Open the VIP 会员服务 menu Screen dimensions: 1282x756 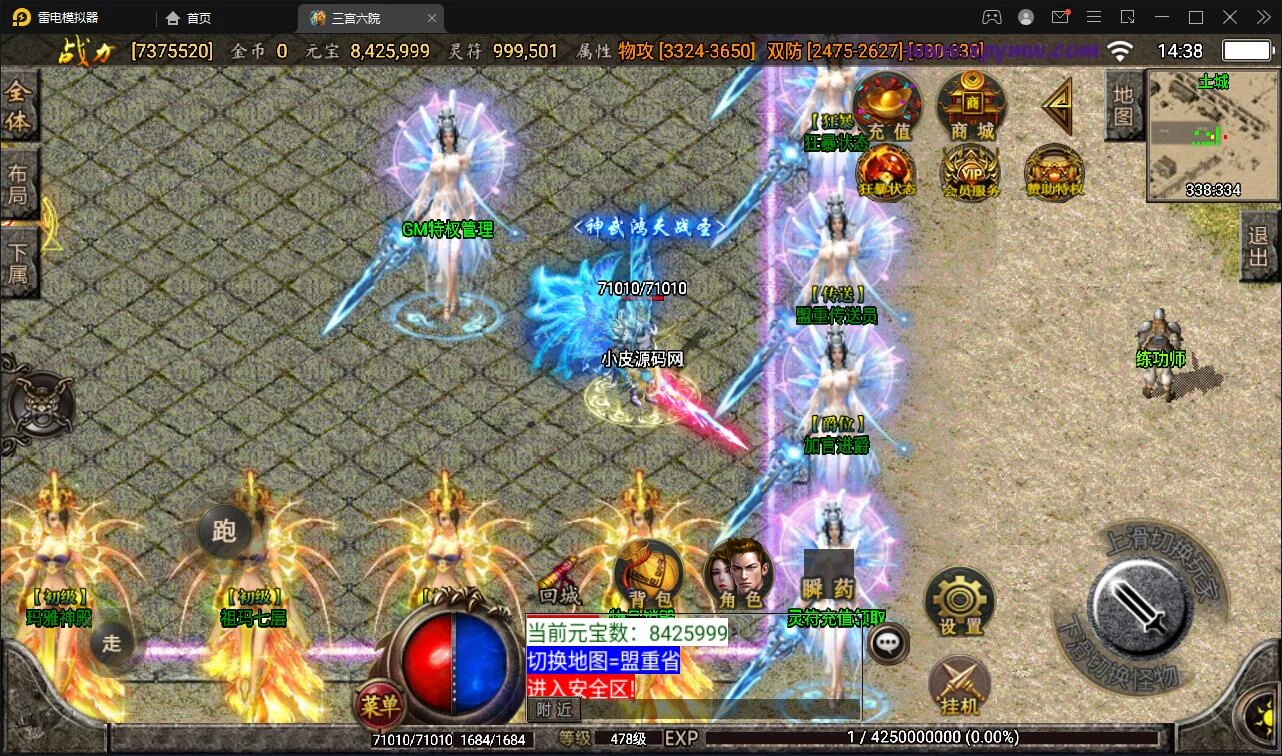click(971, 171)
